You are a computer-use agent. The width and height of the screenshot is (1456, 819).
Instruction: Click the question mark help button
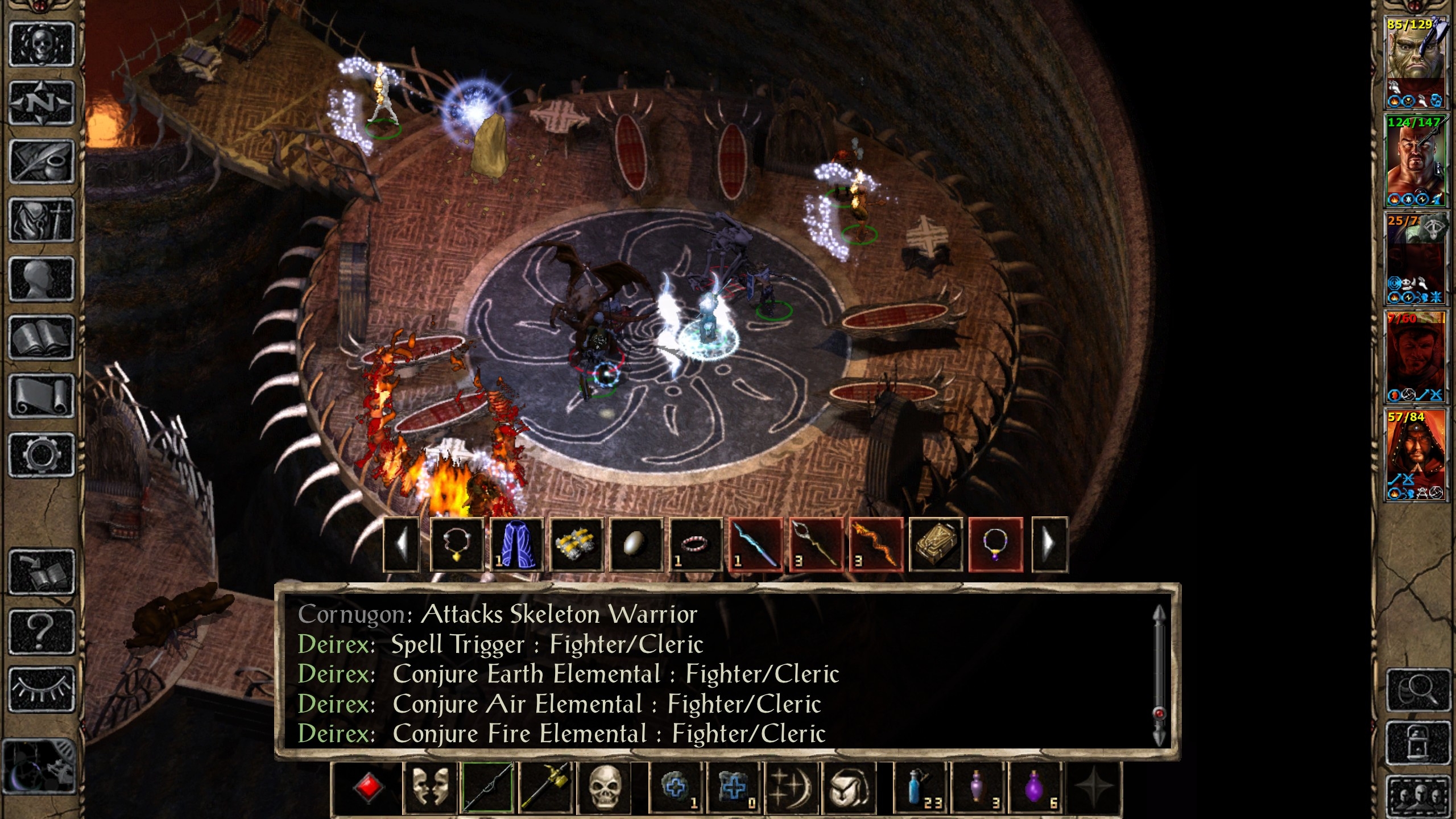tap(42, 631)
